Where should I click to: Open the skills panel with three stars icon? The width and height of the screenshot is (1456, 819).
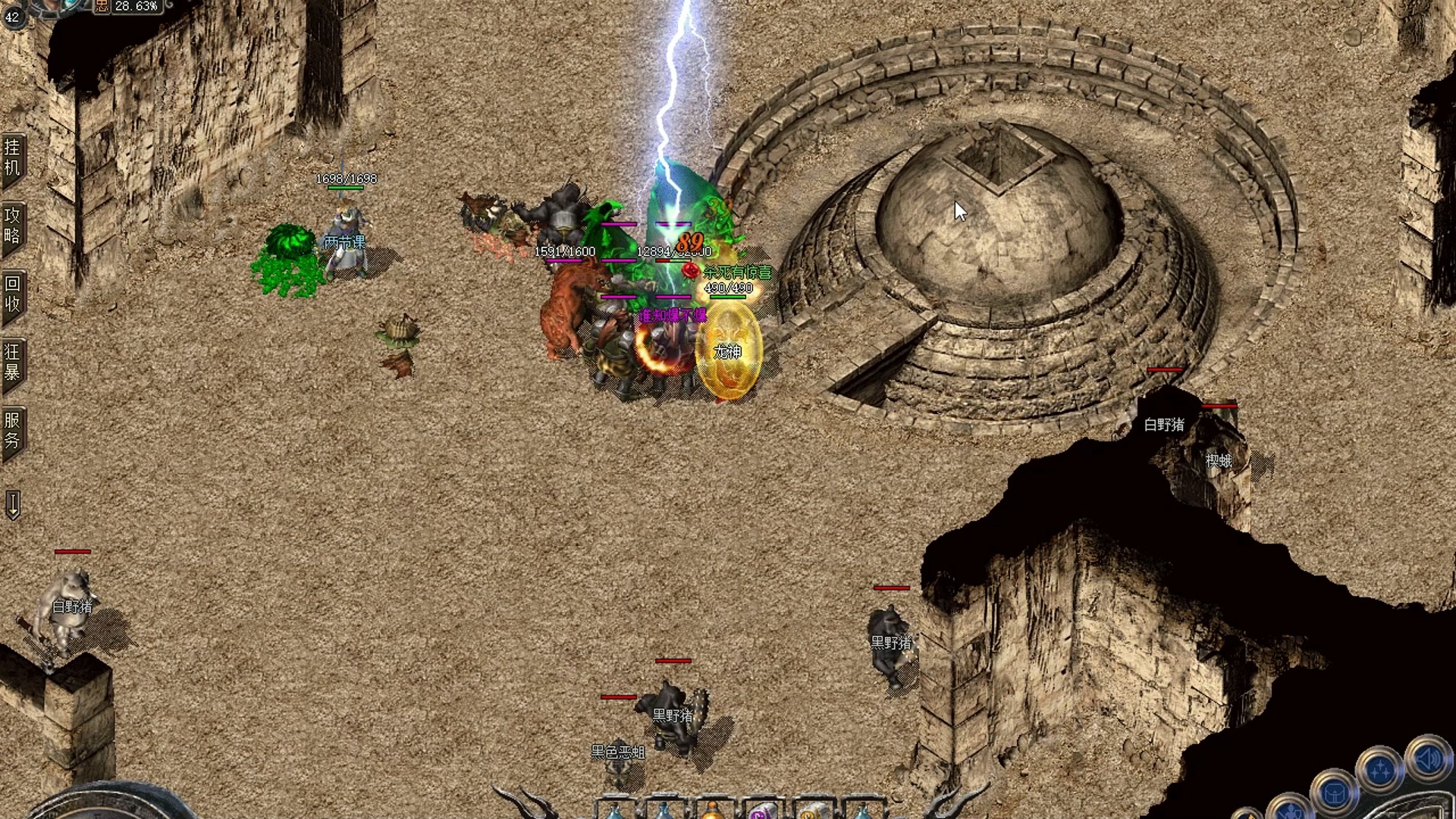(x=1379, y=770)
